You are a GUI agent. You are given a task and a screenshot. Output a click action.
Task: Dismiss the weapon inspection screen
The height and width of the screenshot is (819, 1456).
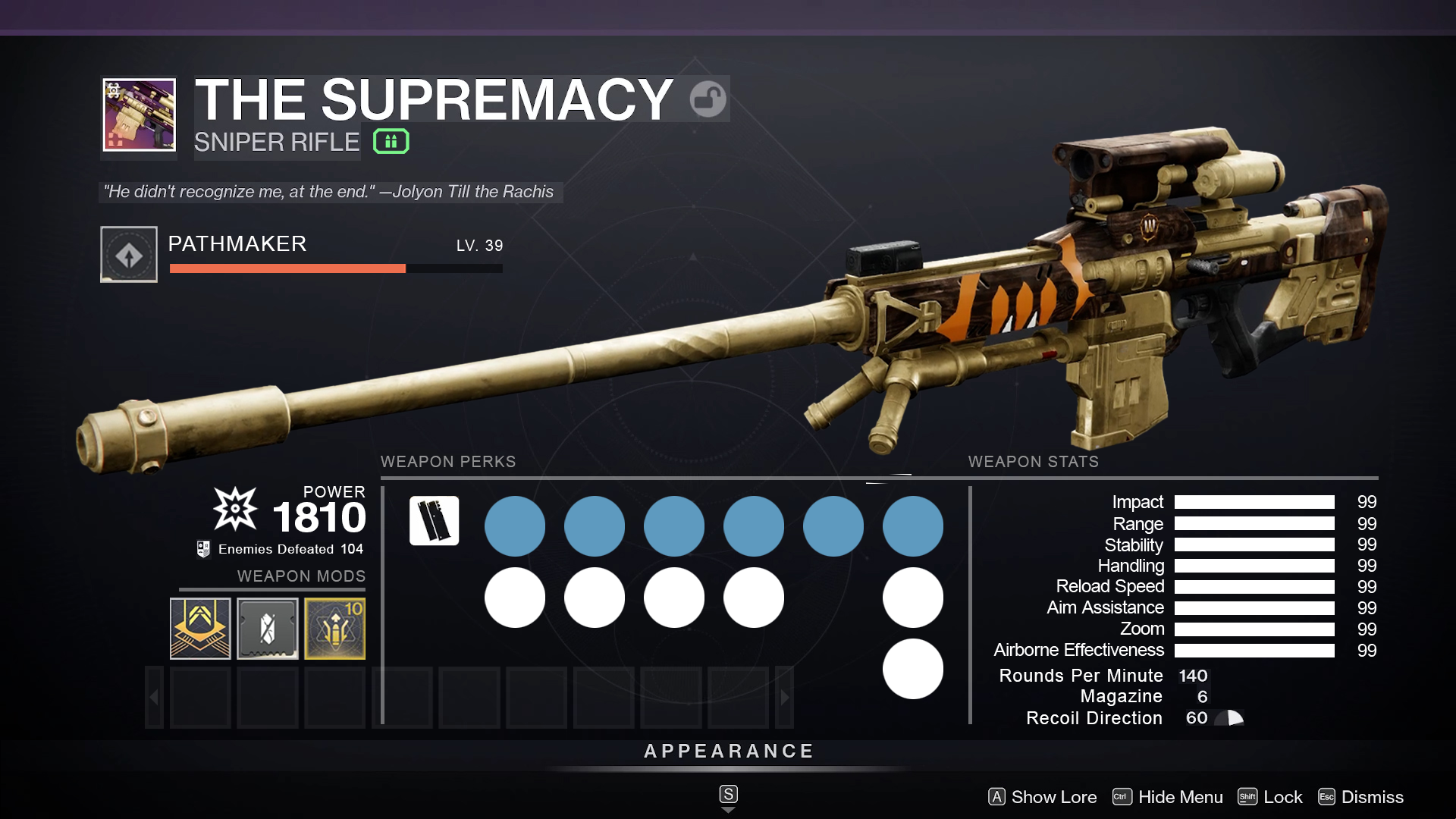point(1361,797)
